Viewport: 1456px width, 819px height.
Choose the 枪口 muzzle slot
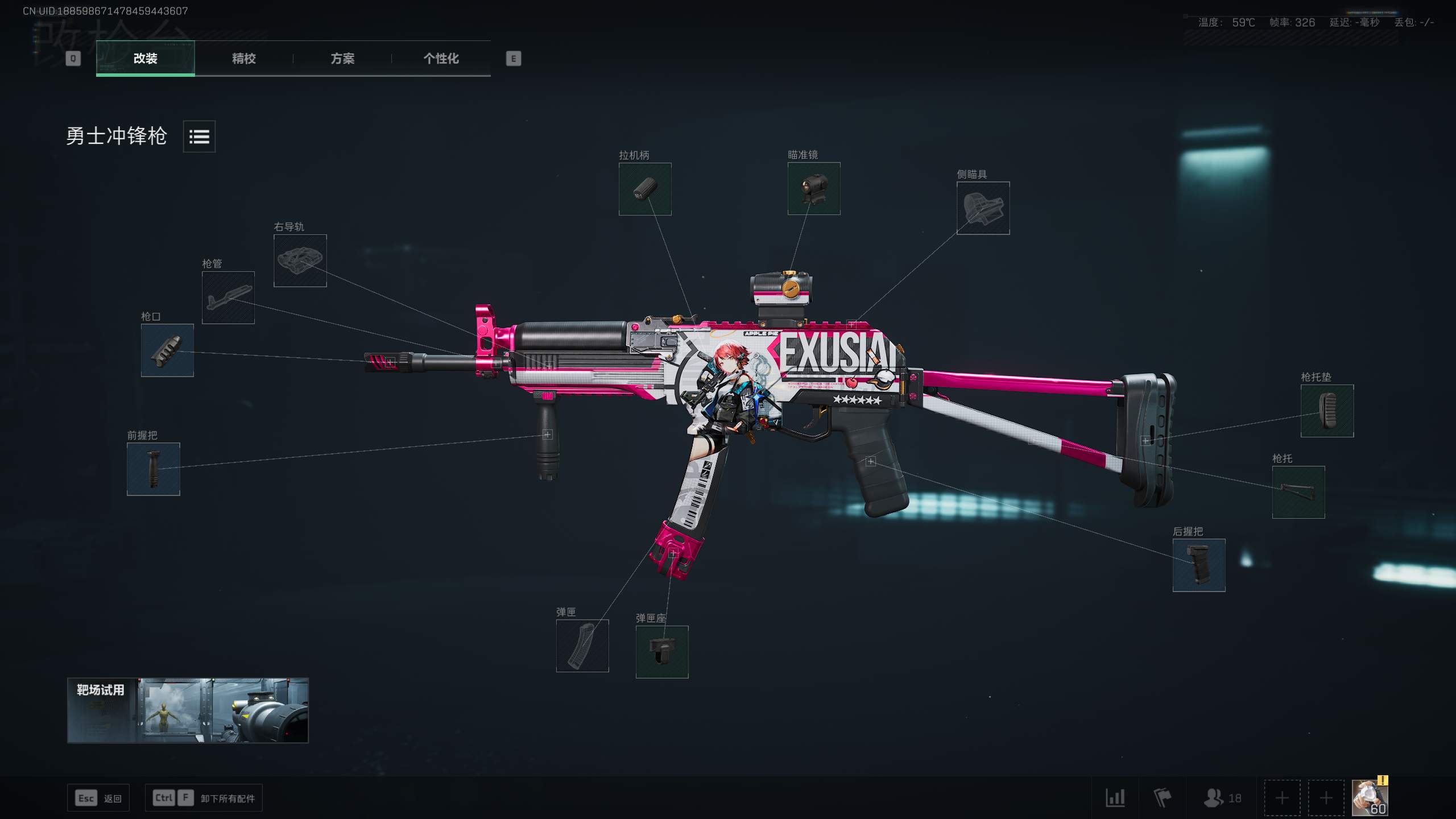[x=167, y=350]
